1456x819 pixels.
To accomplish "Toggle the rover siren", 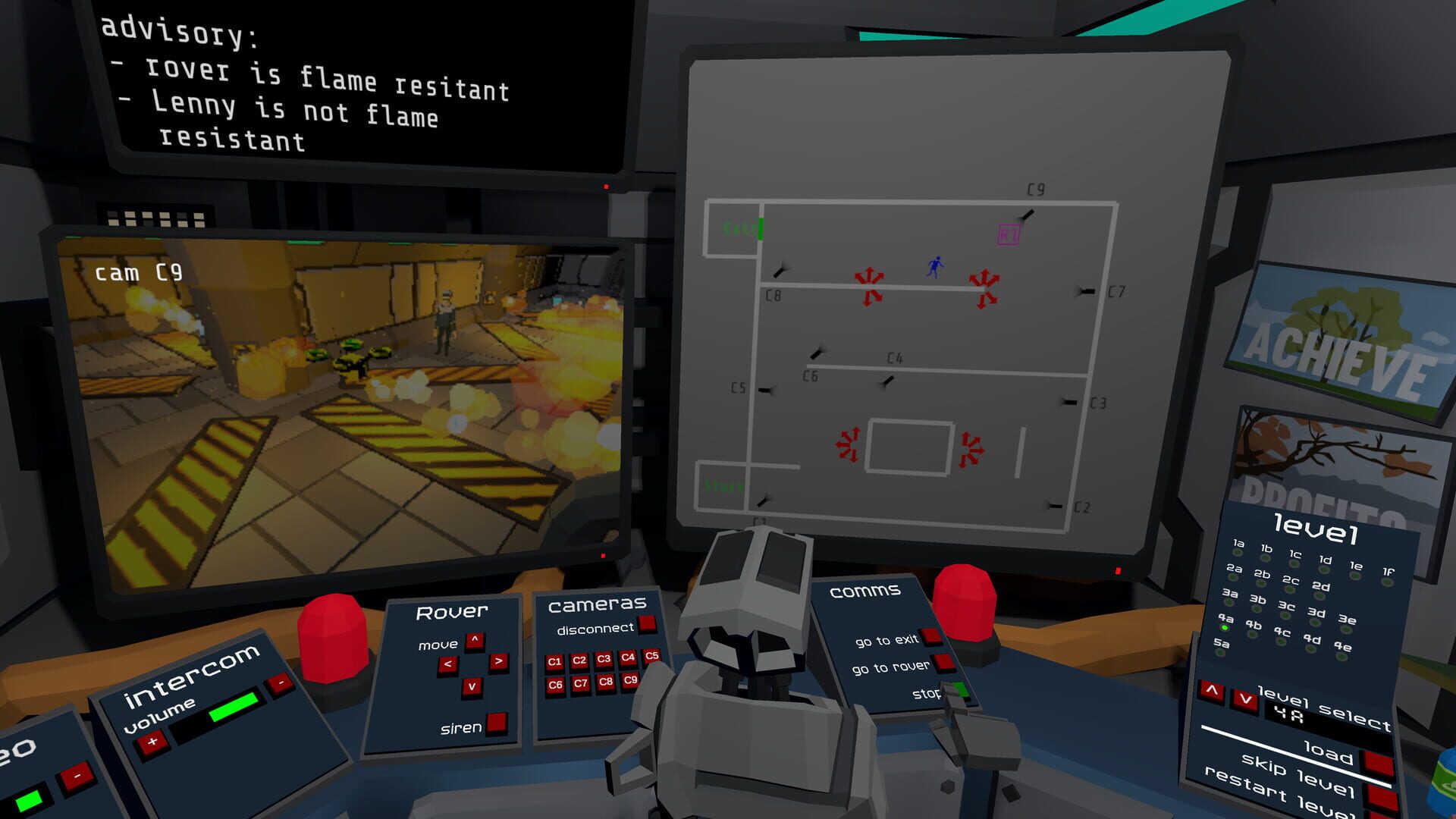I will 497,723.
